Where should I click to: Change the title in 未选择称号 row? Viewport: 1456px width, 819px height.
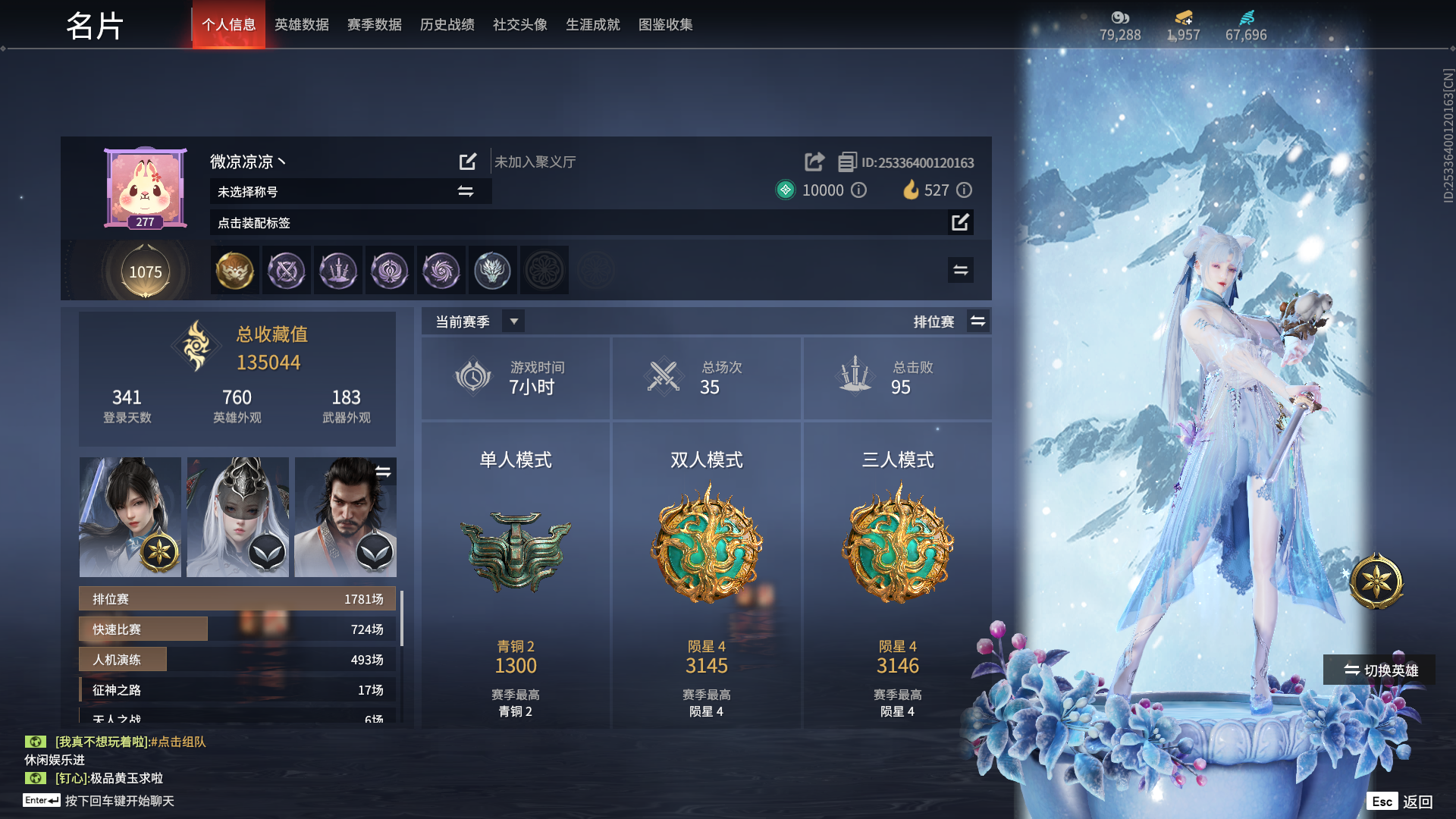[466, 191]
